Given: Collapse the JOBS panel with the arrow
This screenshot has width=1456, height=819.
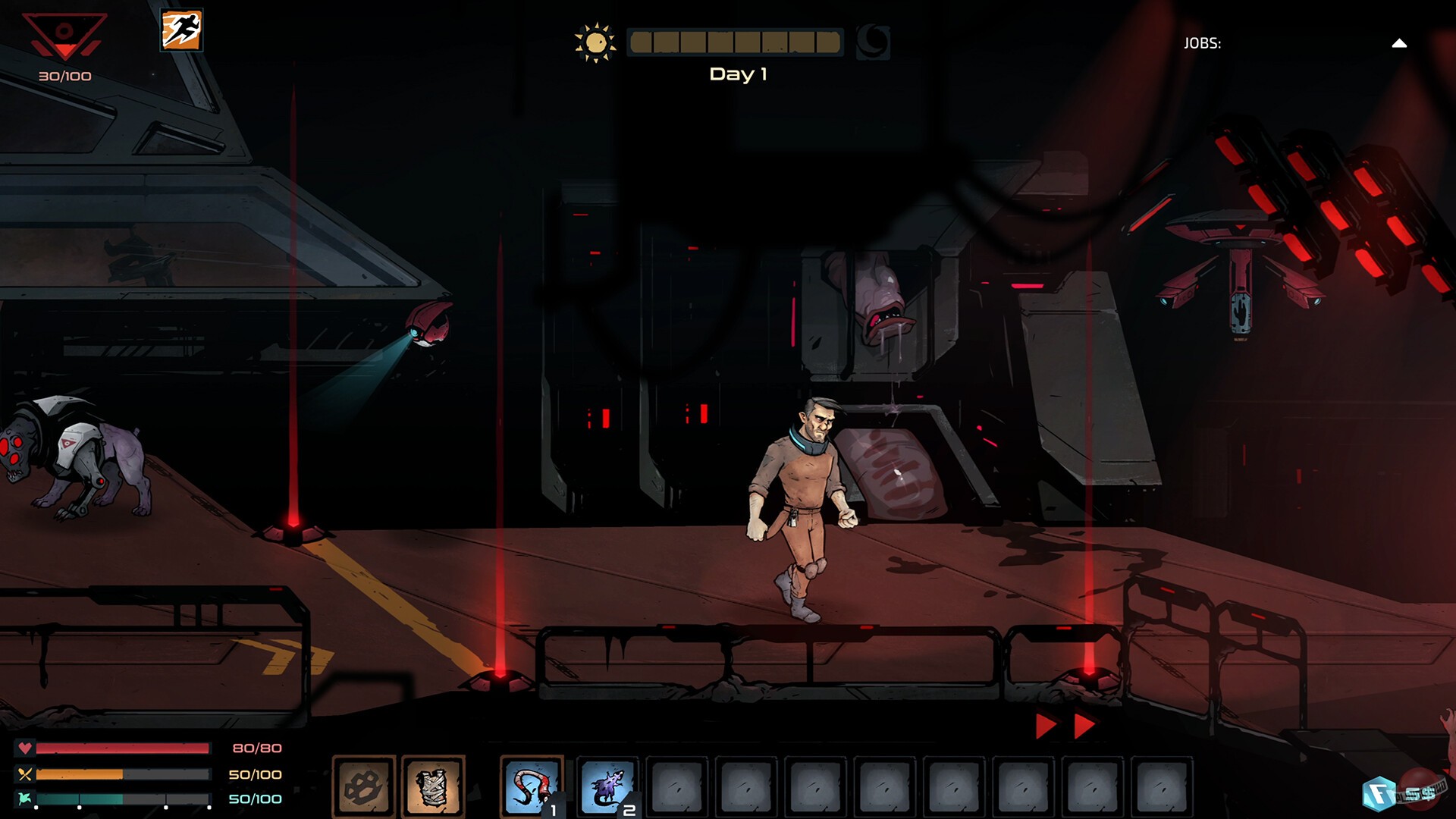Looking at the screenshot, I should (1399, 43).
